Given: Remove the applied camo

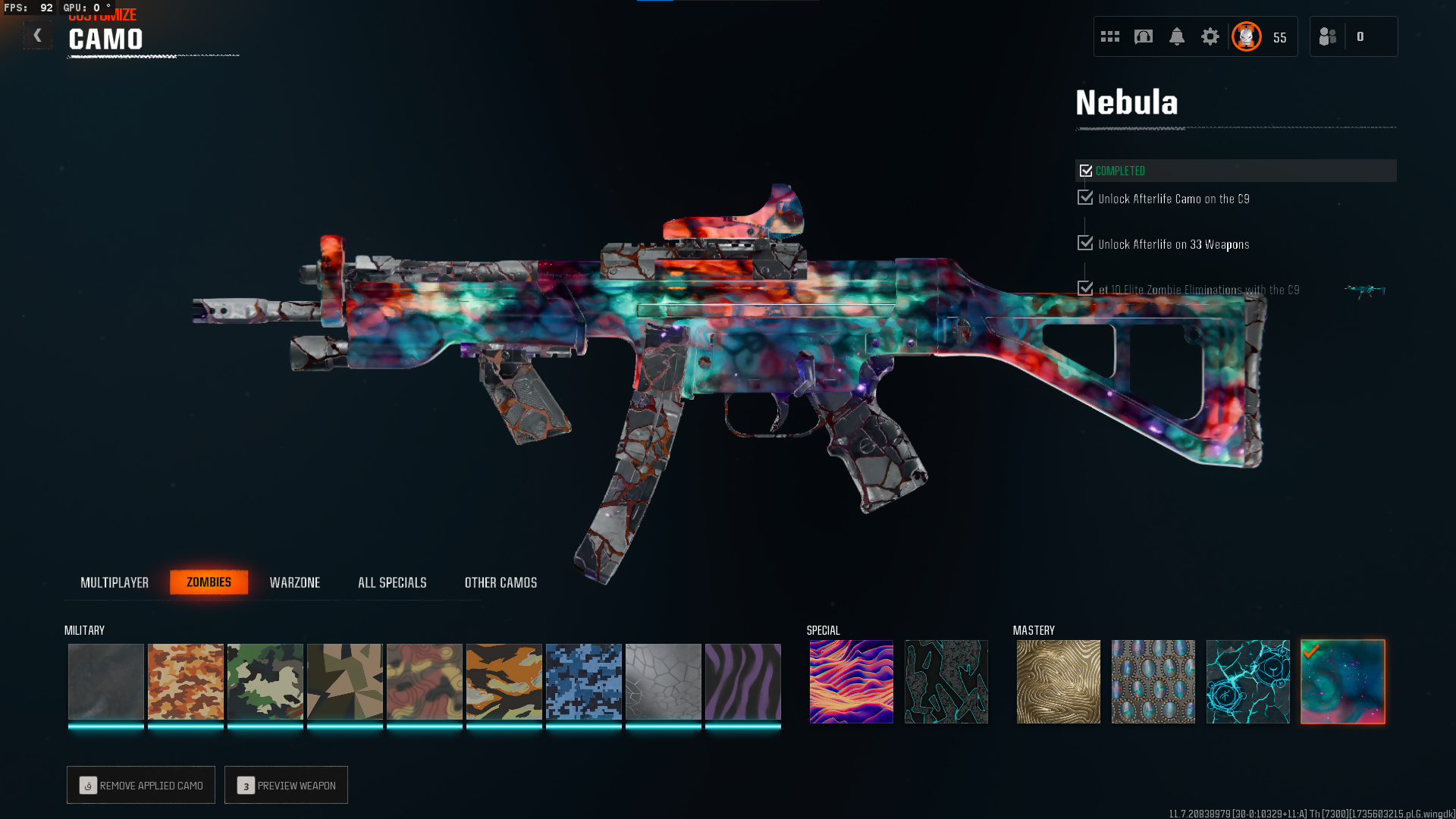Looking at the screenshot, I should [x=141, y=785].
